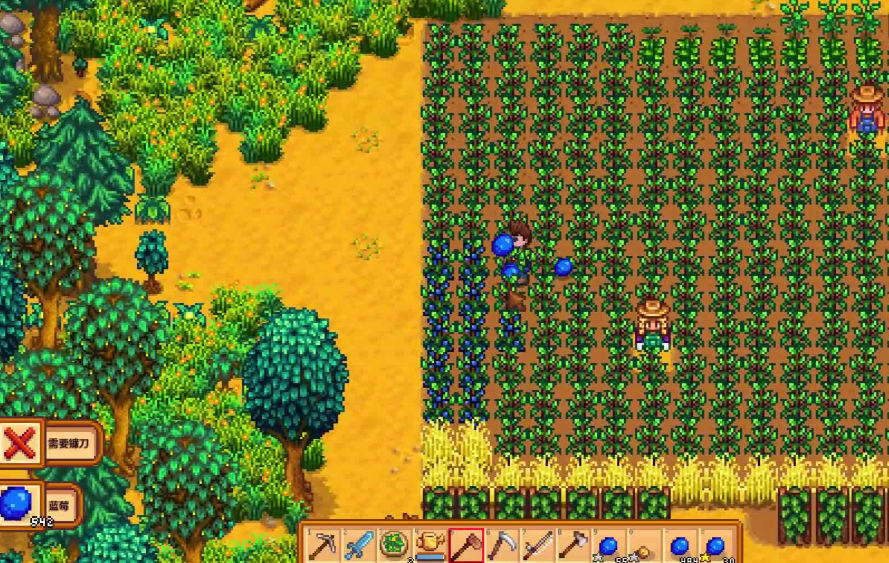The height and width of the screenshot is (563, 889).
Task: Pick the silver-star blueberry stack
Action: 608,546
